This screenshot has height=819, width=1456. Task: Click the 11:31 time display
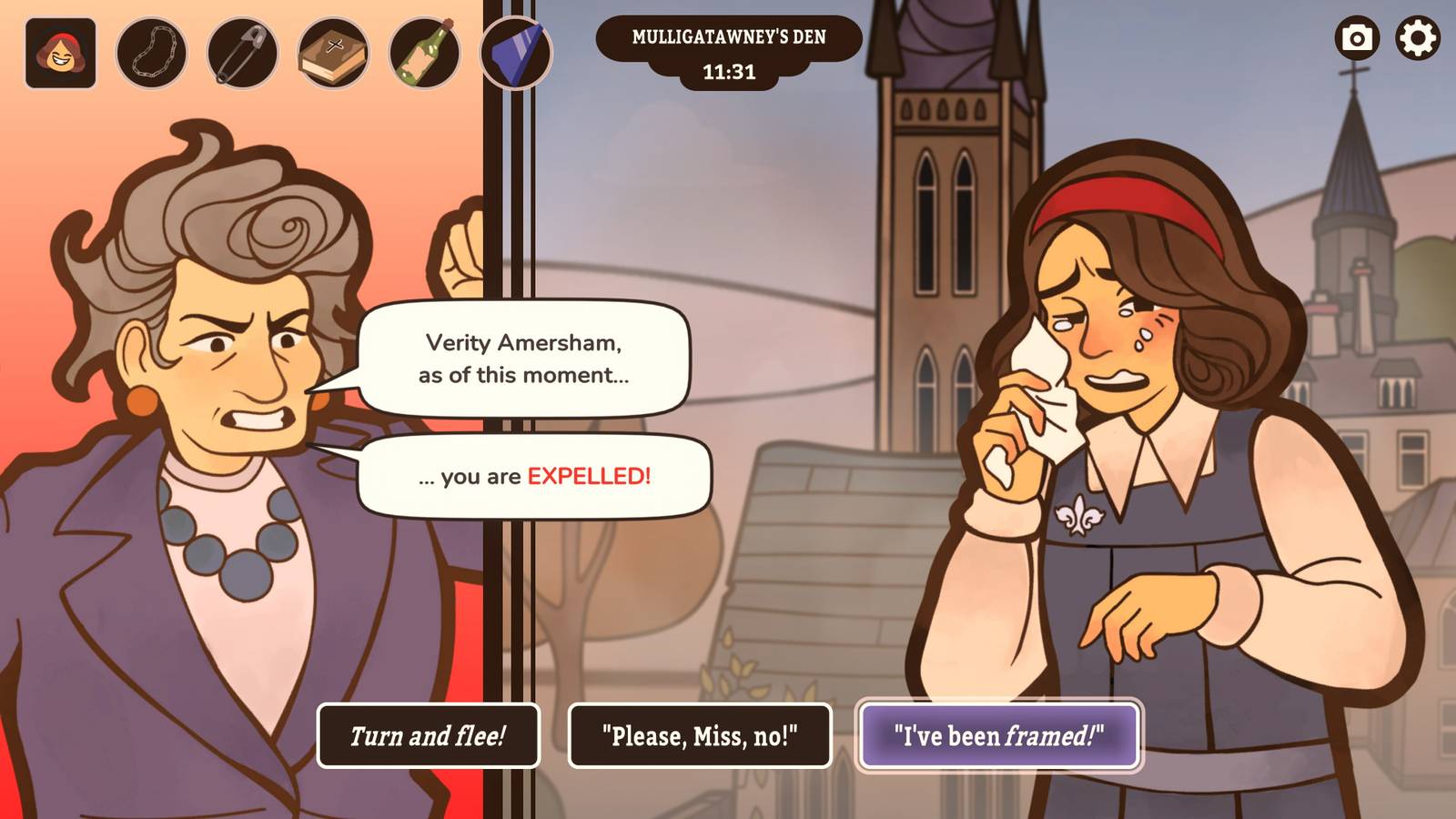pyautogui.click(x=729, y=71)
